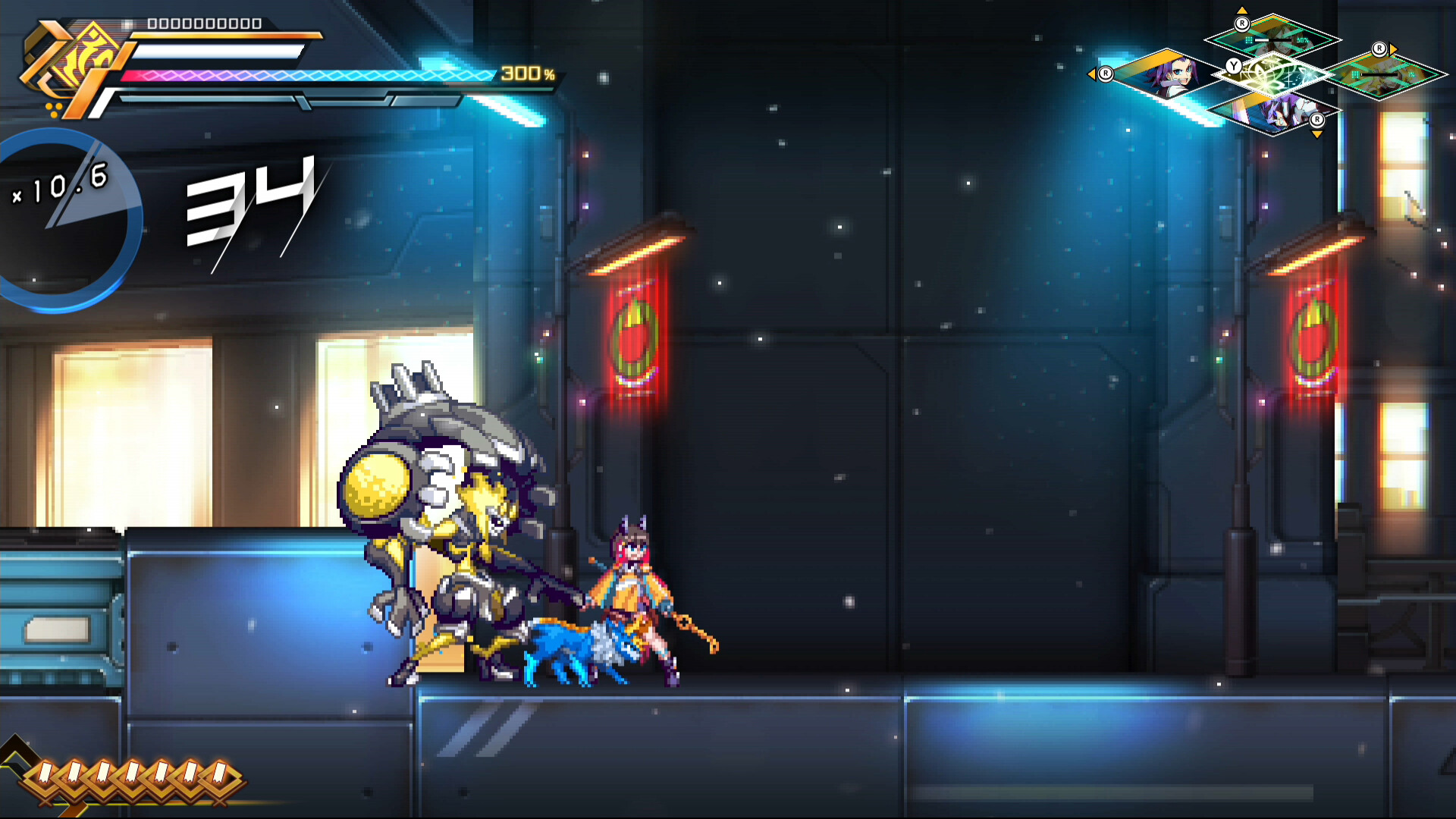Expand the yellow down arrow below skill wheel

point(1317,135)
